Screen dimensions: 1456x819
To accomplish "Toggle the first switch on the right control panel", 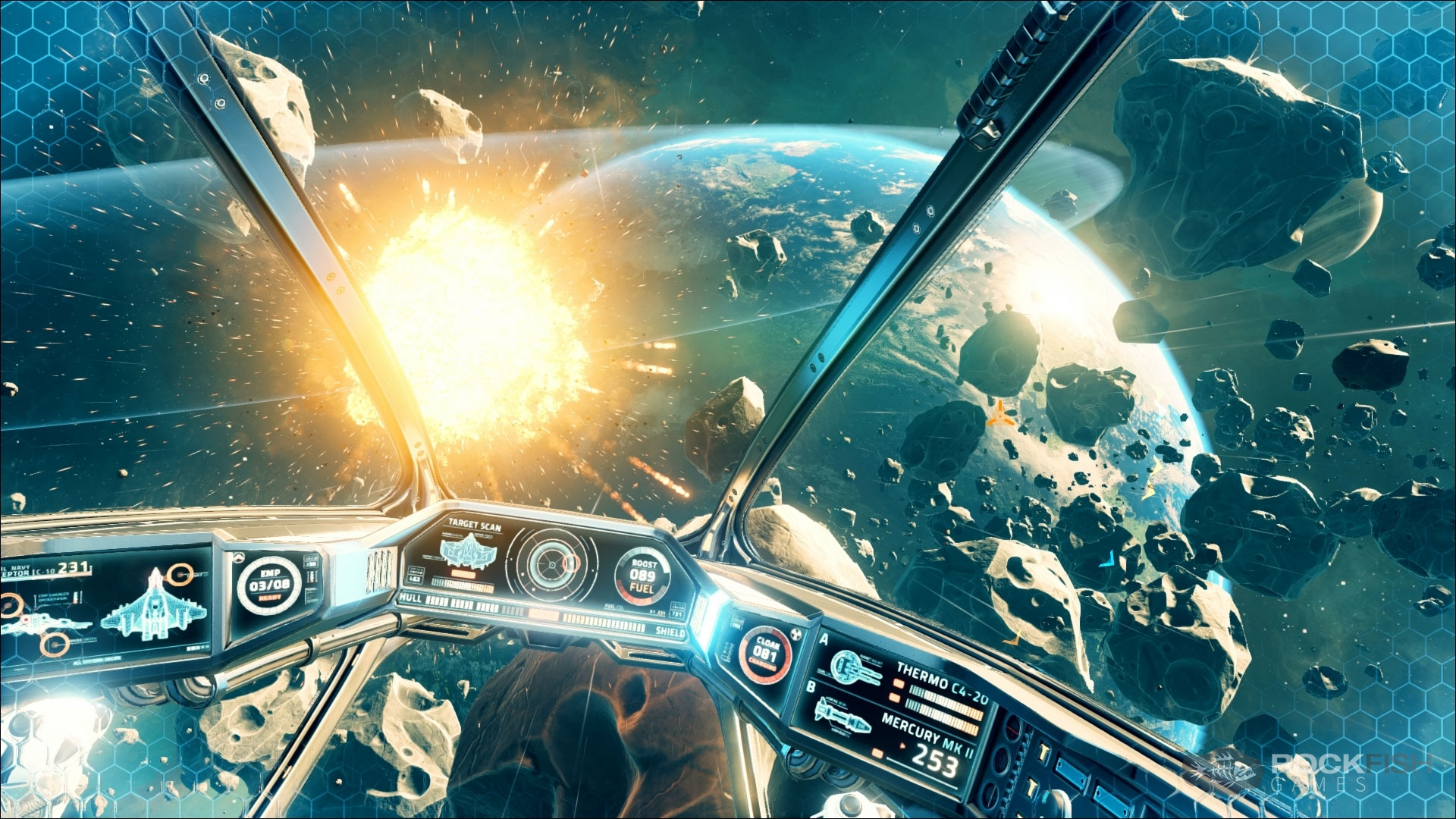I will click(1043, 751).
